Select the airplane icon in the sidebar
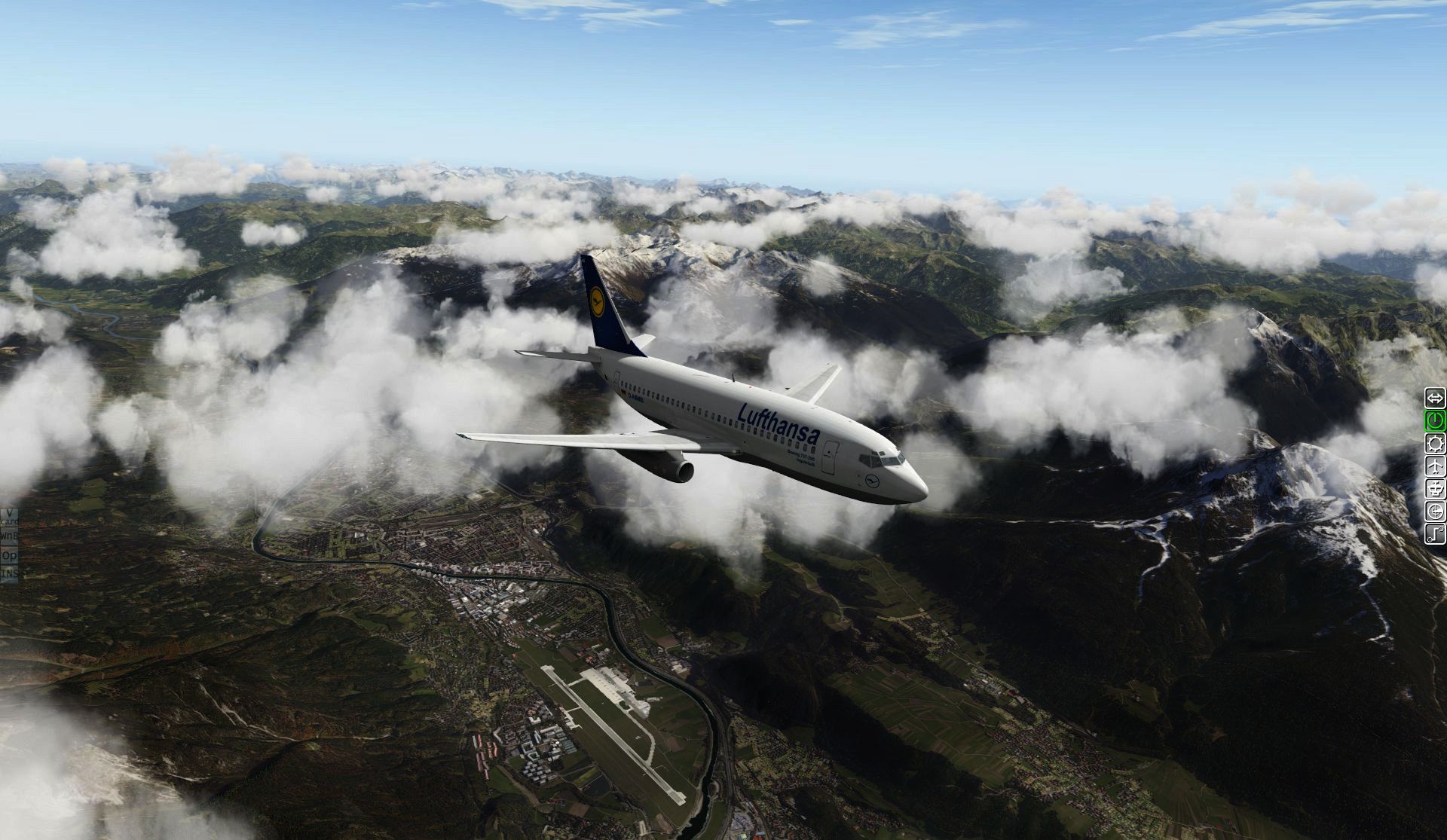Viewport: 1447px width, 840px height. (1435, 466)
